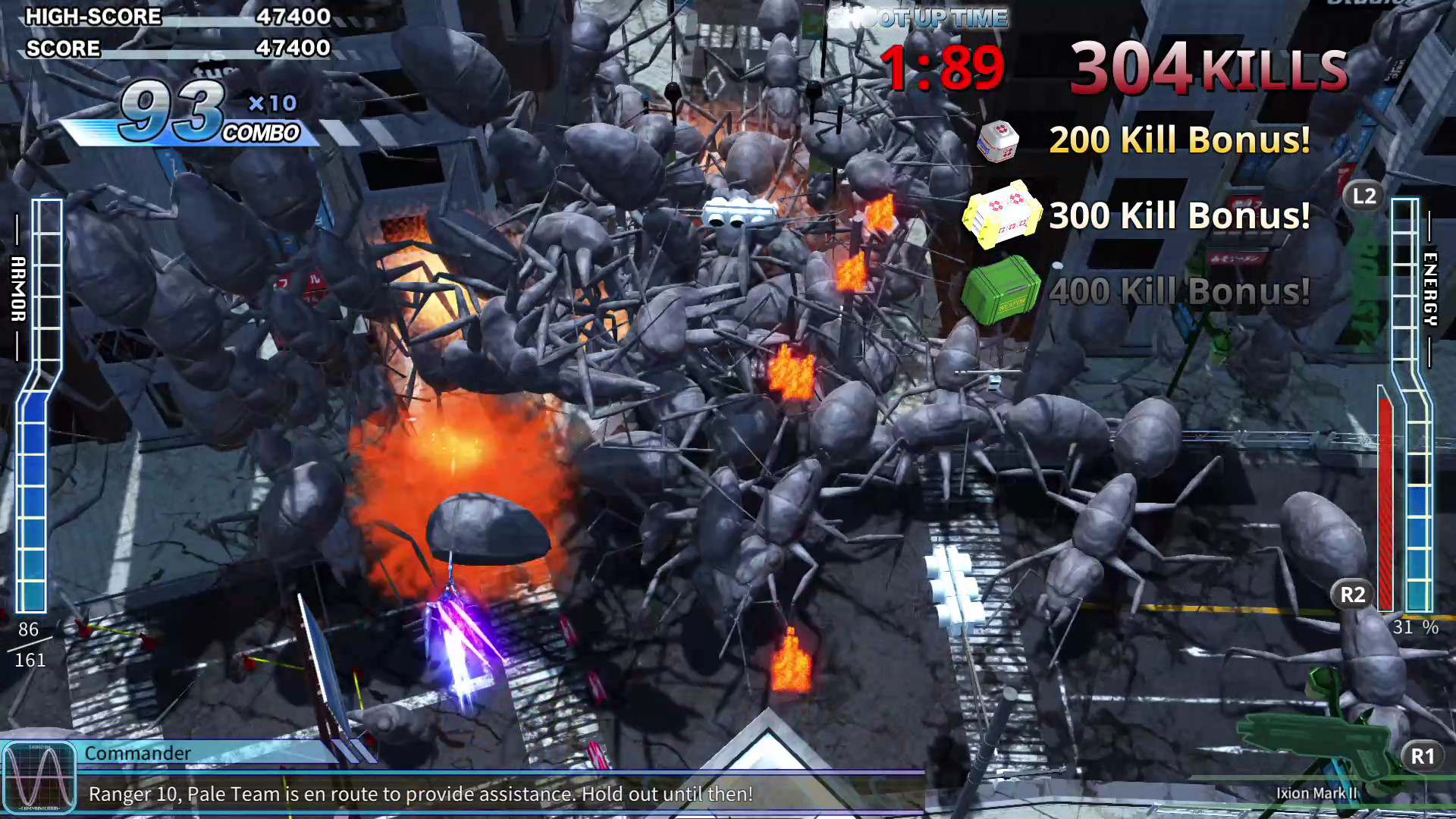Screen dimensions: 1456x819
Task: Click the L2 button prompt icon
Action: click(x=1363, y=196)
